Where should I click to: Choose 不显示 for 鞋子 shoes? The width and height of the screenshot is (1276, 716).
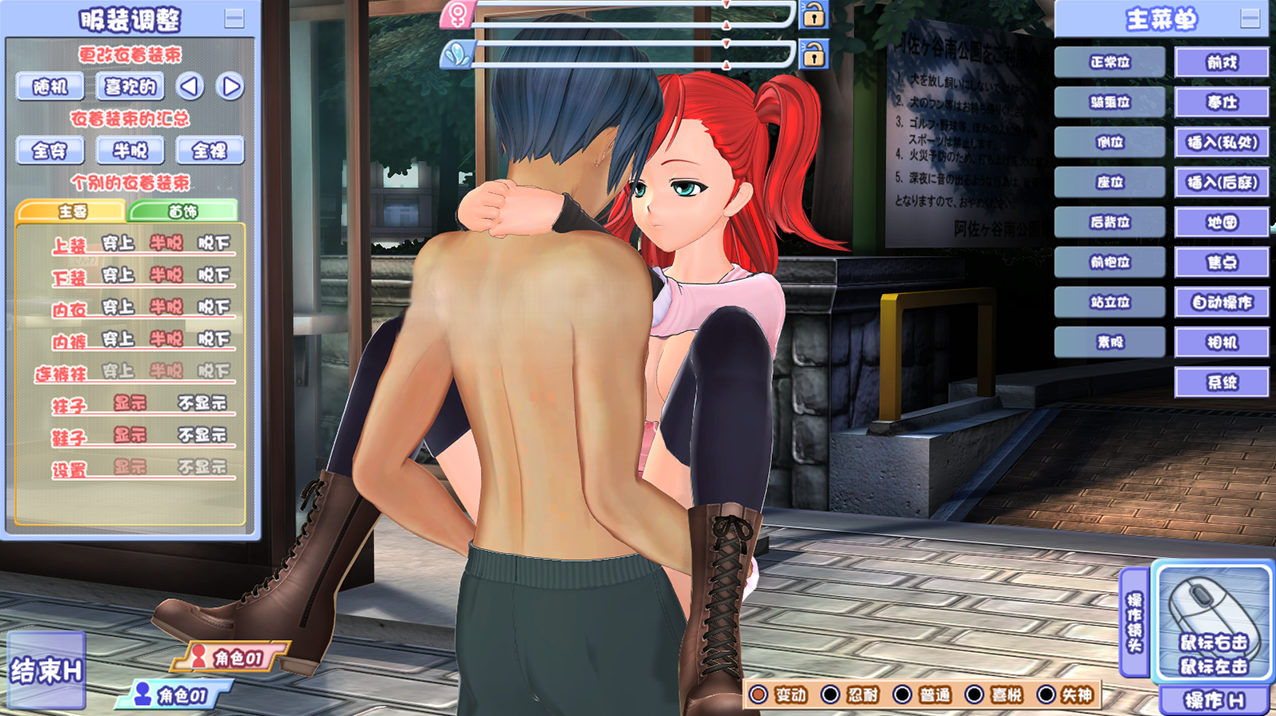pyautogui.click(x=202, y=435)
